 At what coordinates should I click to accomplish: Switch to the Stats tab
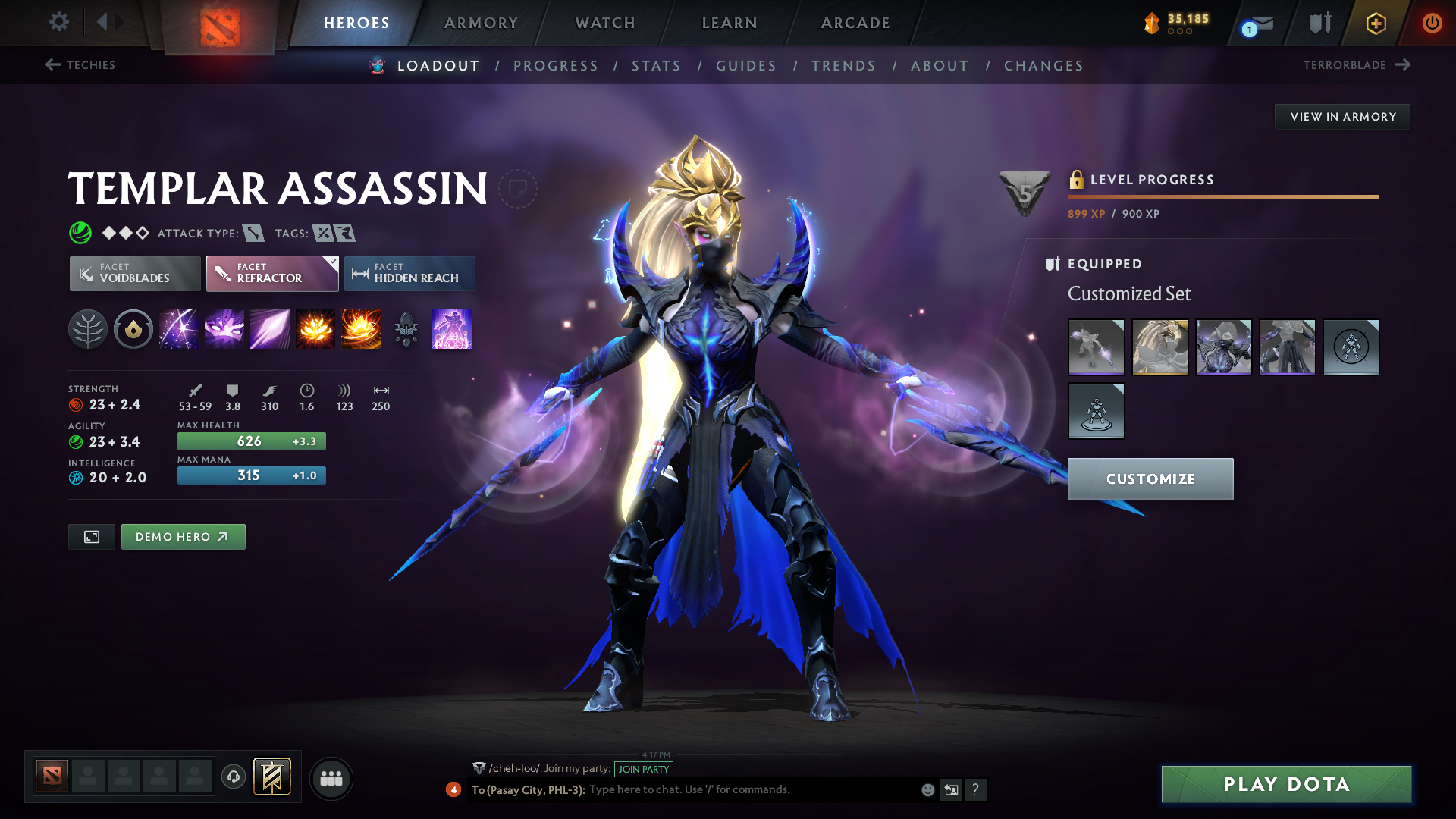[x=656, y=66]
